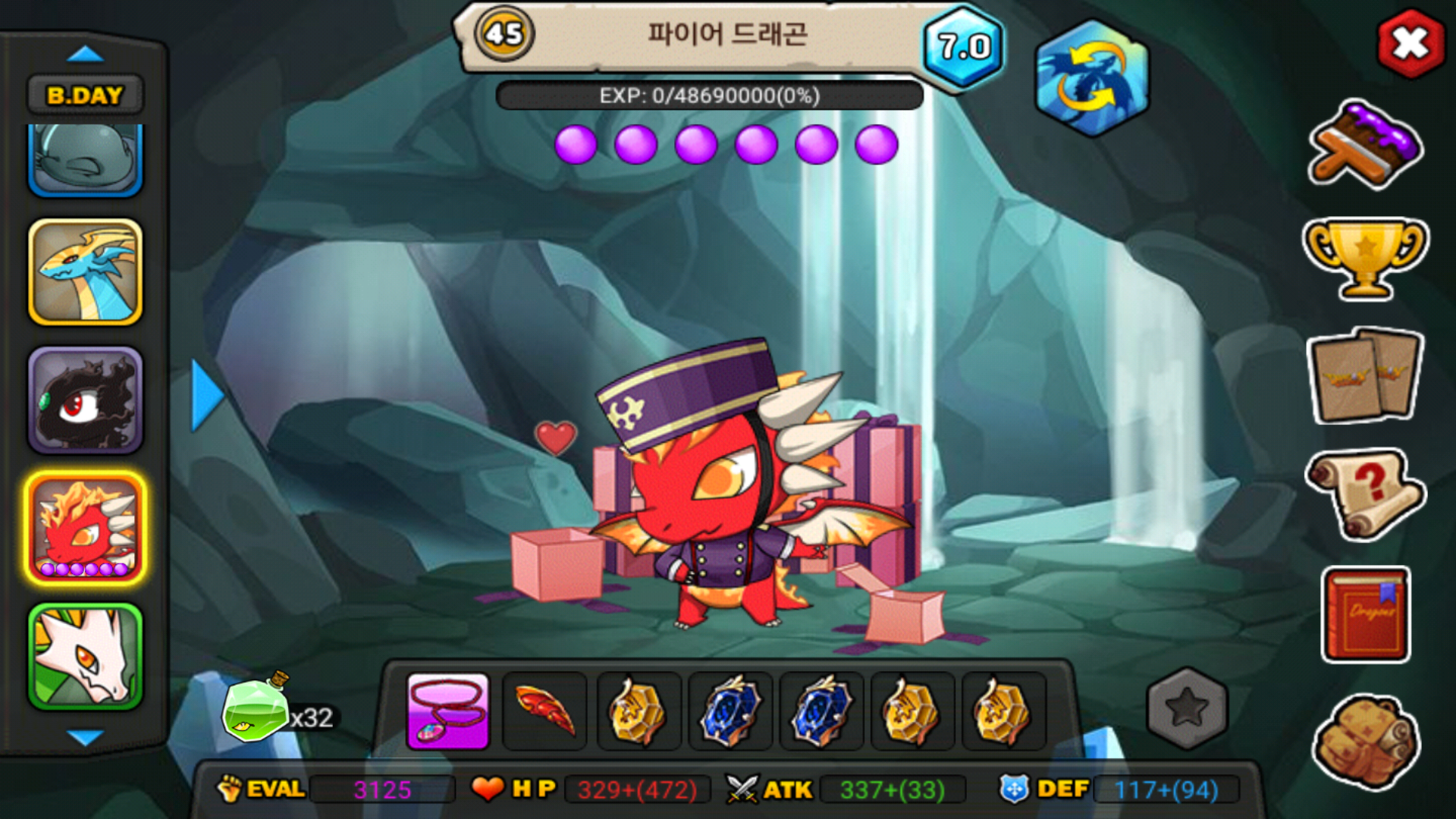1456x819 pixels.
Task: Toggle the grey star favorite button
Action: point(1187,708)
